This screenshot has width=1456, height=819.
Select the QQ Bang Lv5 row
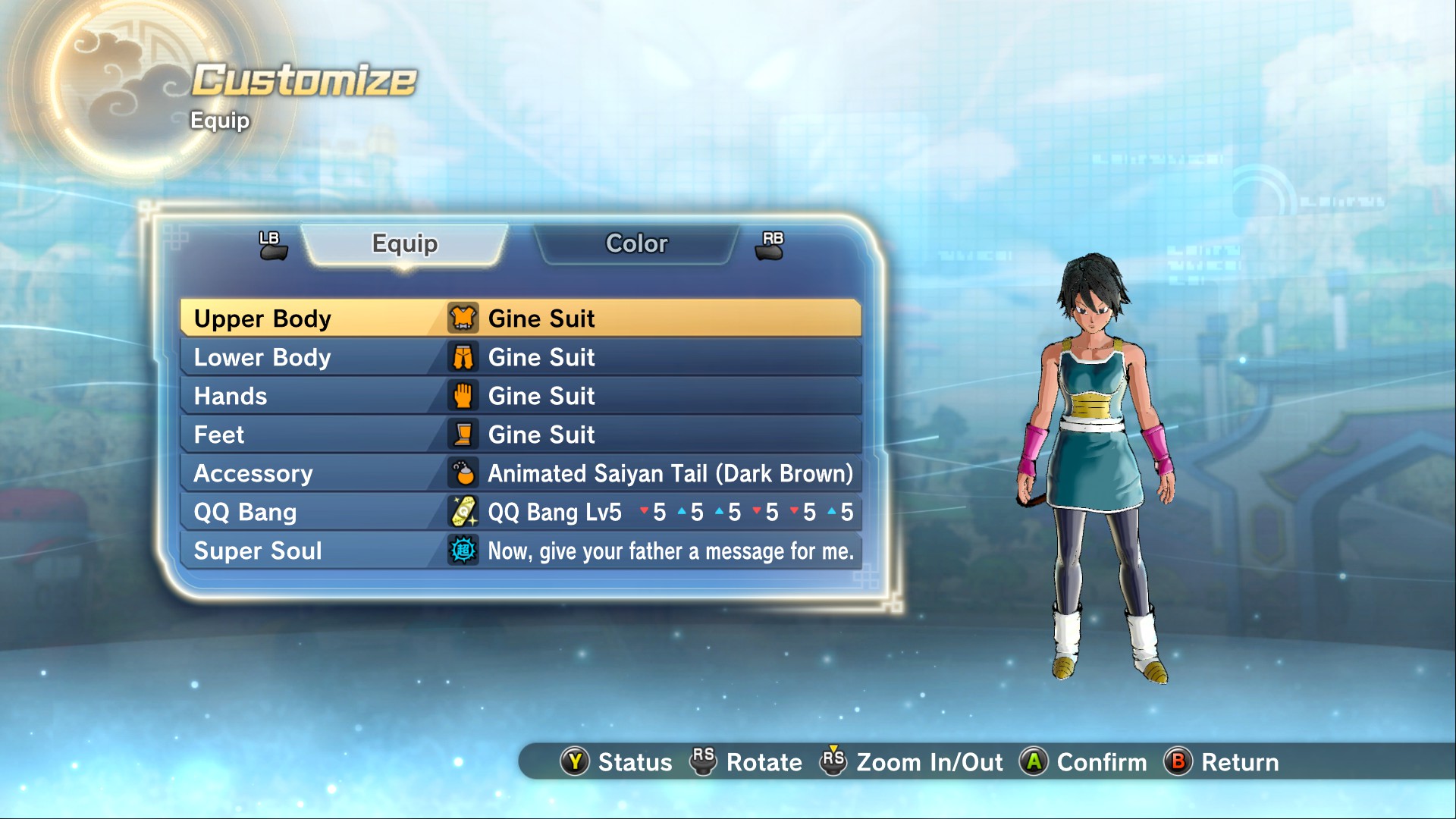tap(520, 512)
